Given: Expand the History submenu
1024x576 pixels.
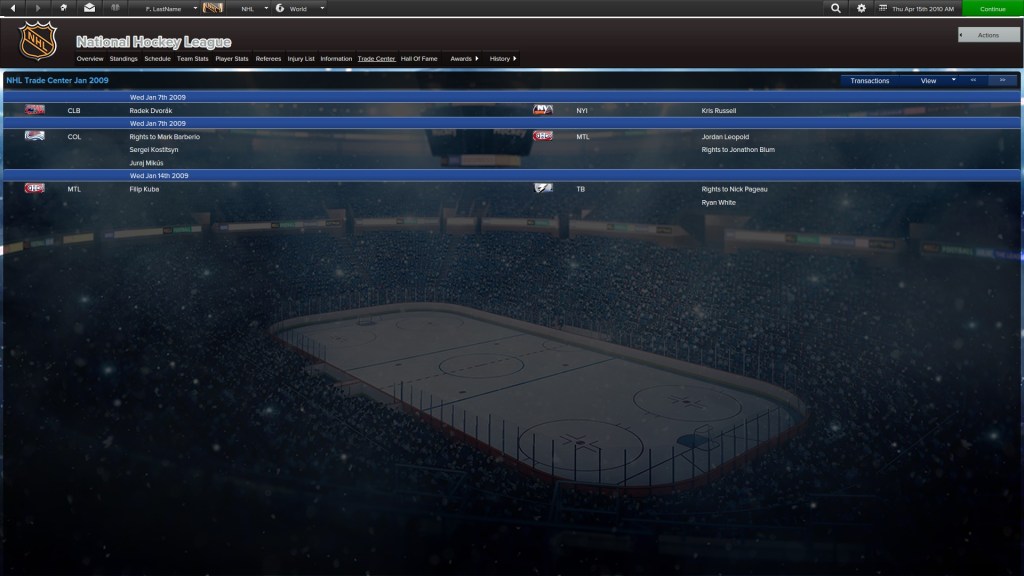Looking at the screenshot, I should (x=503, y=59).
